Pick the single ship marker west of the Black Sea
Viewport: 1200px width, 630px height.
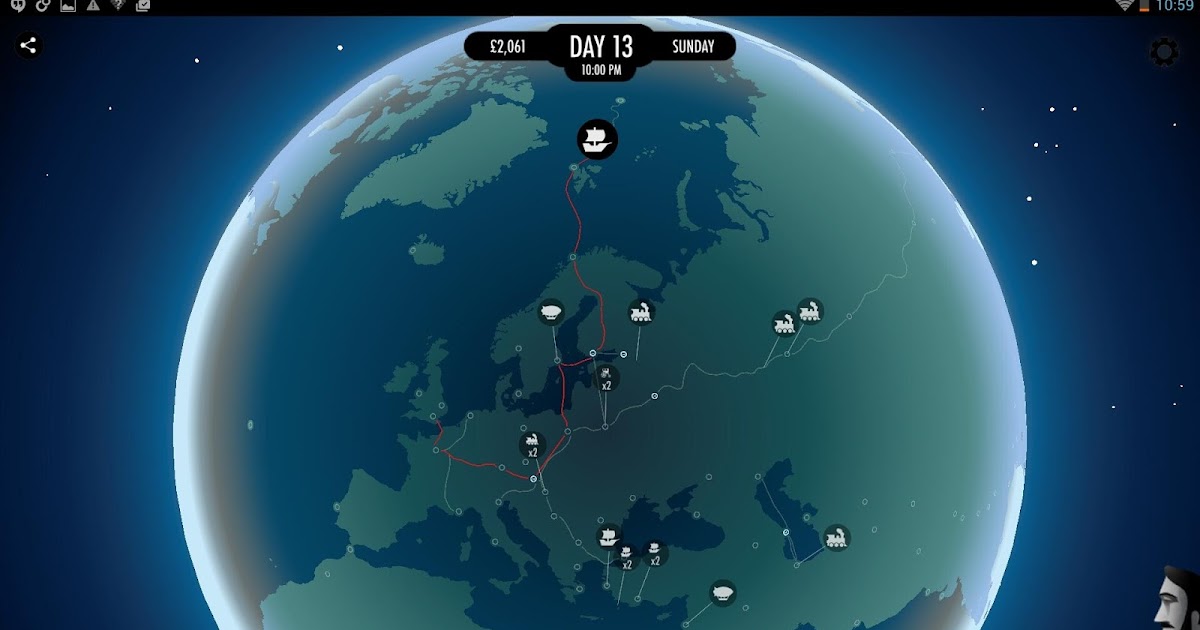609,537
